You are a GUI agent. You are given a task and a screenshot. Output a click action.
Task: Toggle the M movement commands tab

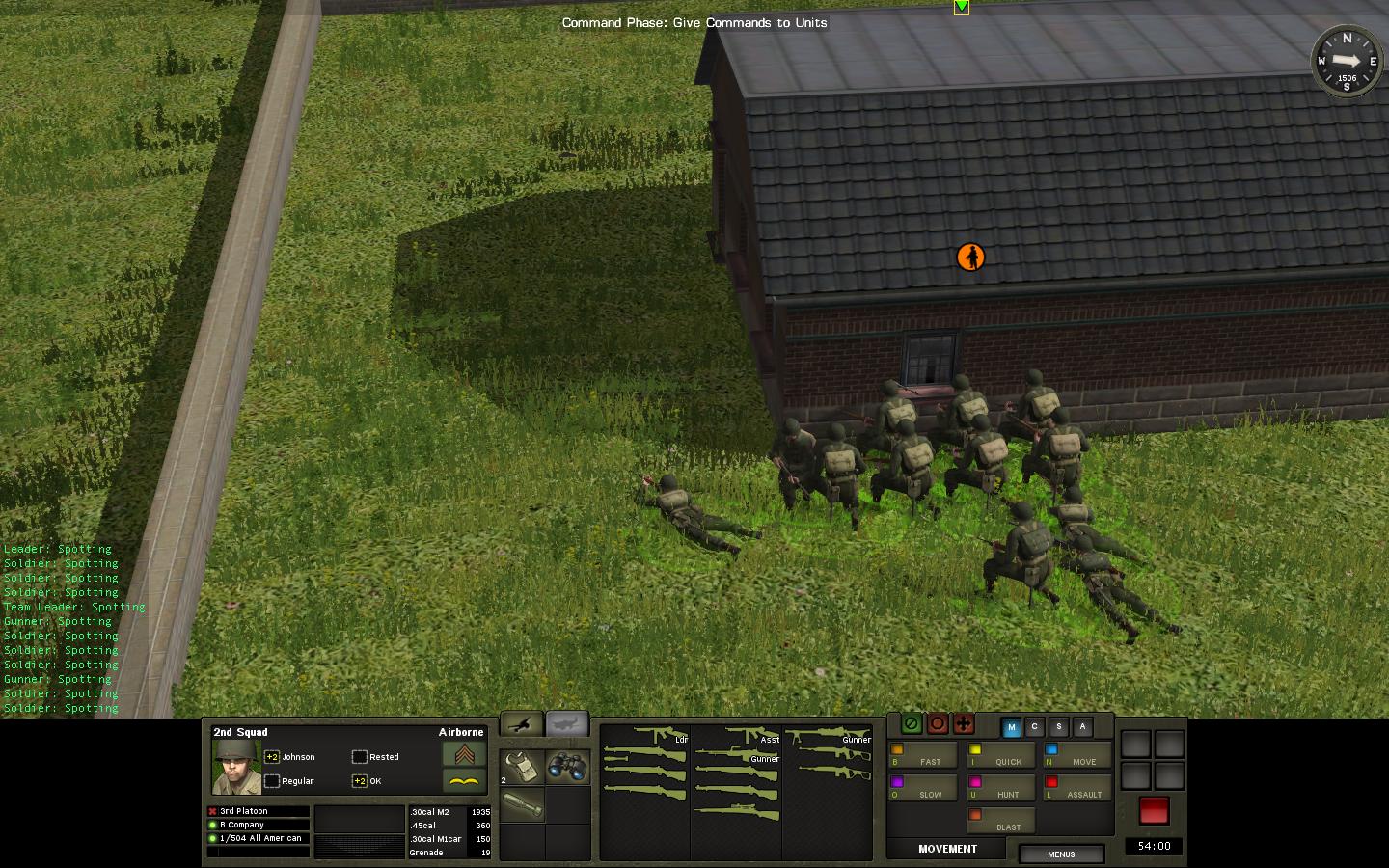pyautogui.click(x=1011, y=727)
